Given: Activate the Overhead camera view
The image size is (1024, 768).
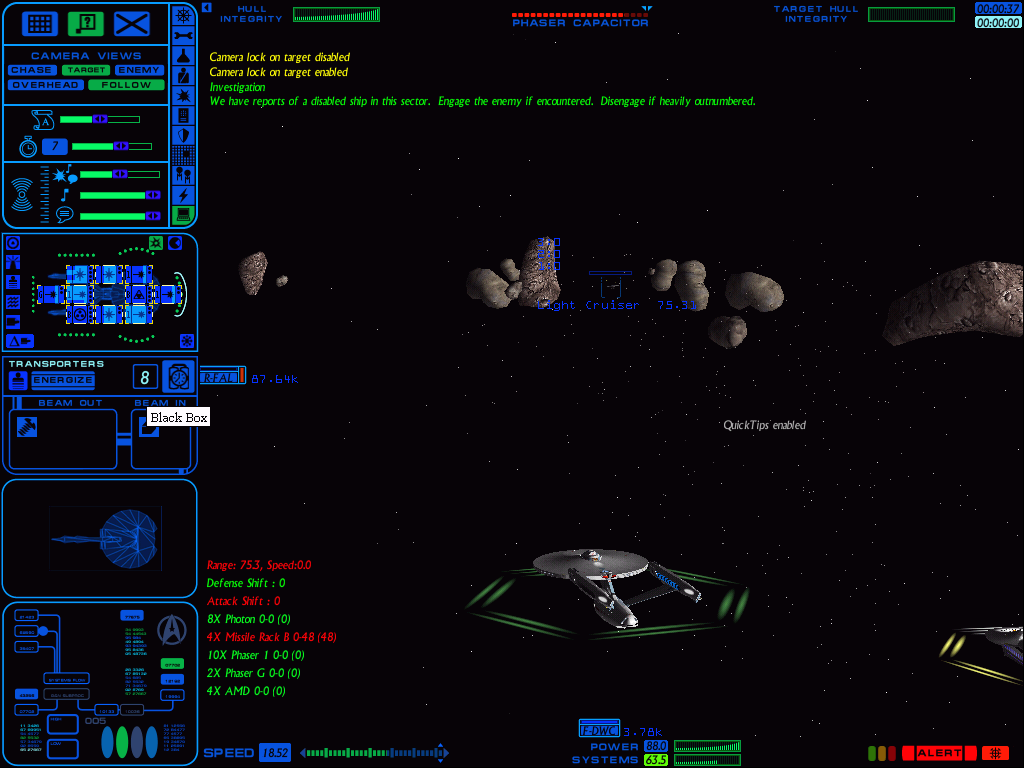Looking at the screenshot, I should [45, 85].
